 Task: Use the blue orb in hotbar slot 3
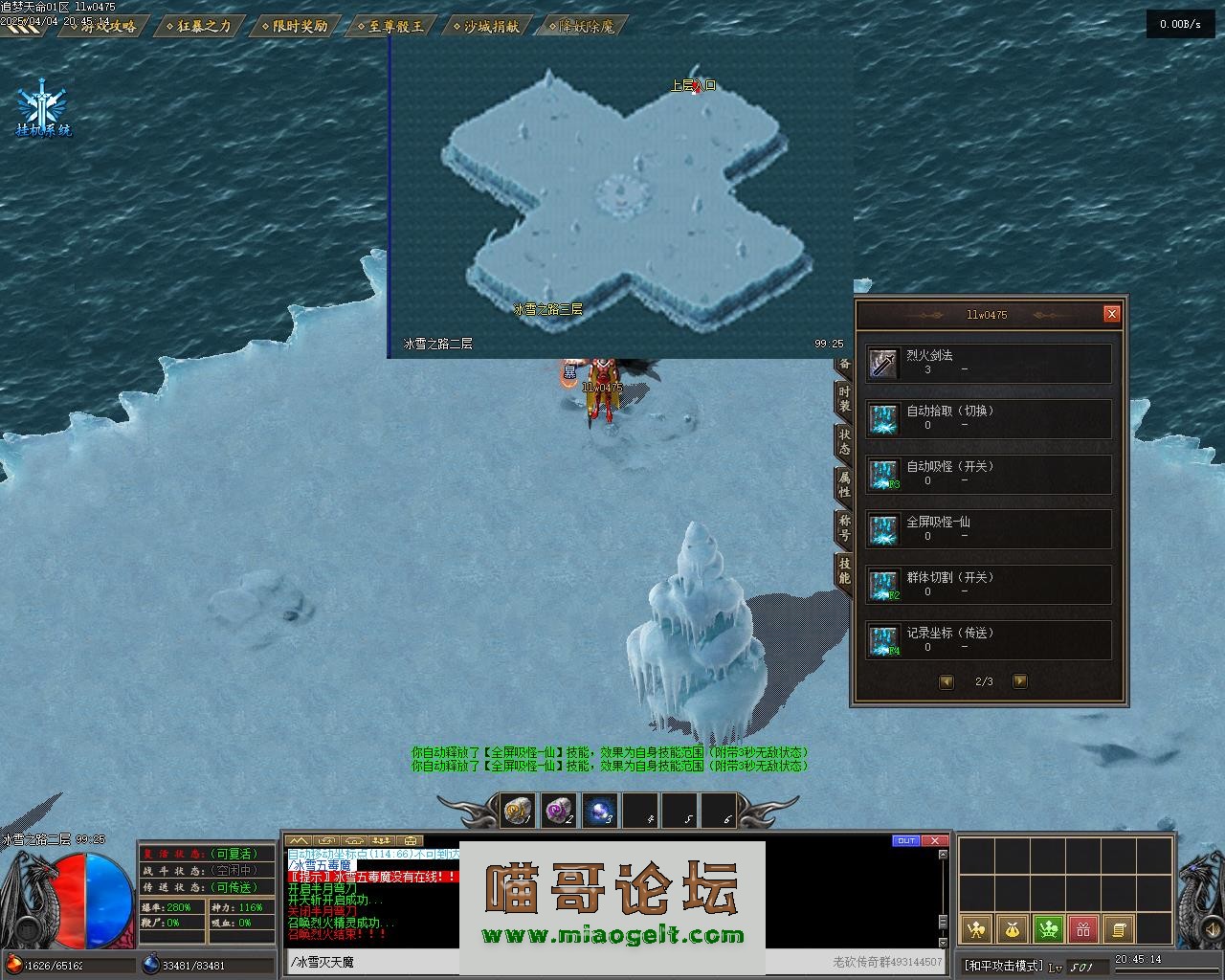tap(599, 812)
